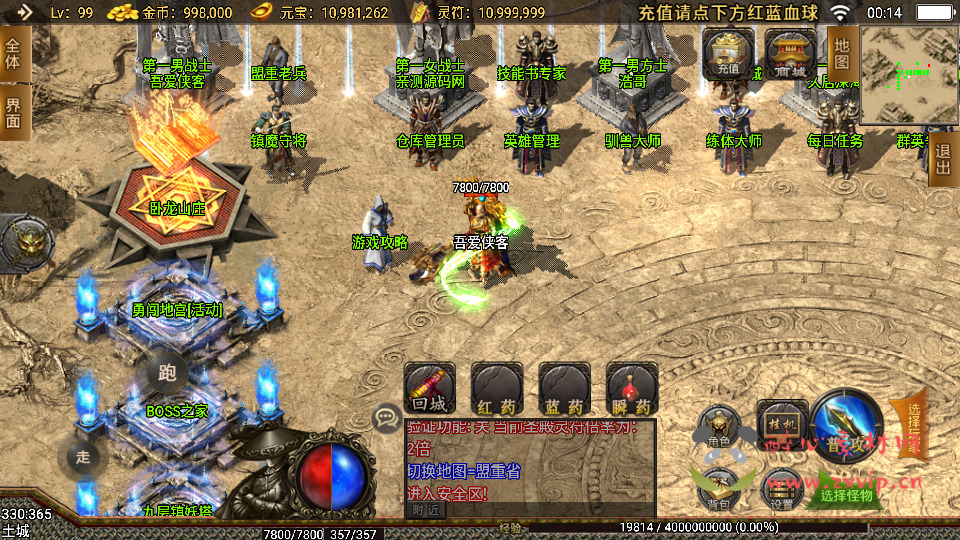Click the minimap in the corner

click(908, 74)
